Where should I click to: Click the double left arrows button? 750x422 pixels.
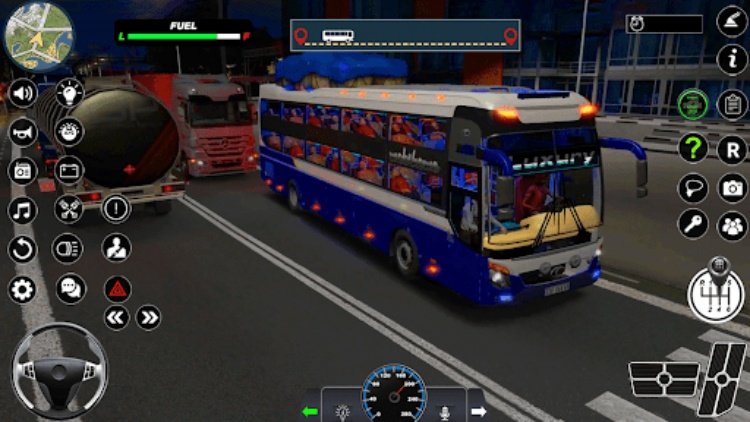(x=117, y=318)
